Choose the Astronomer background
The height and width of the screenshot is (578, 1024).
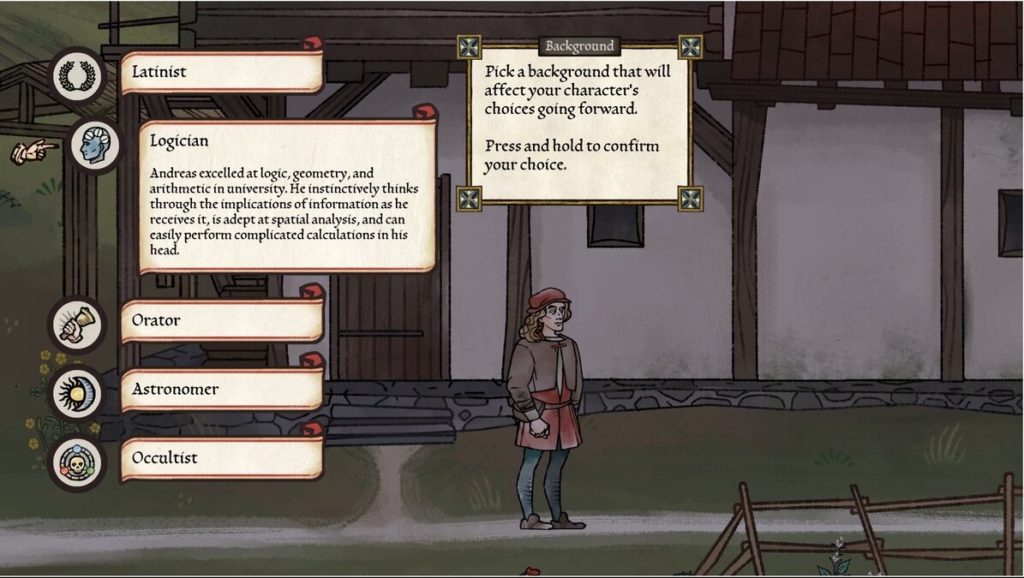coord(221,389)
